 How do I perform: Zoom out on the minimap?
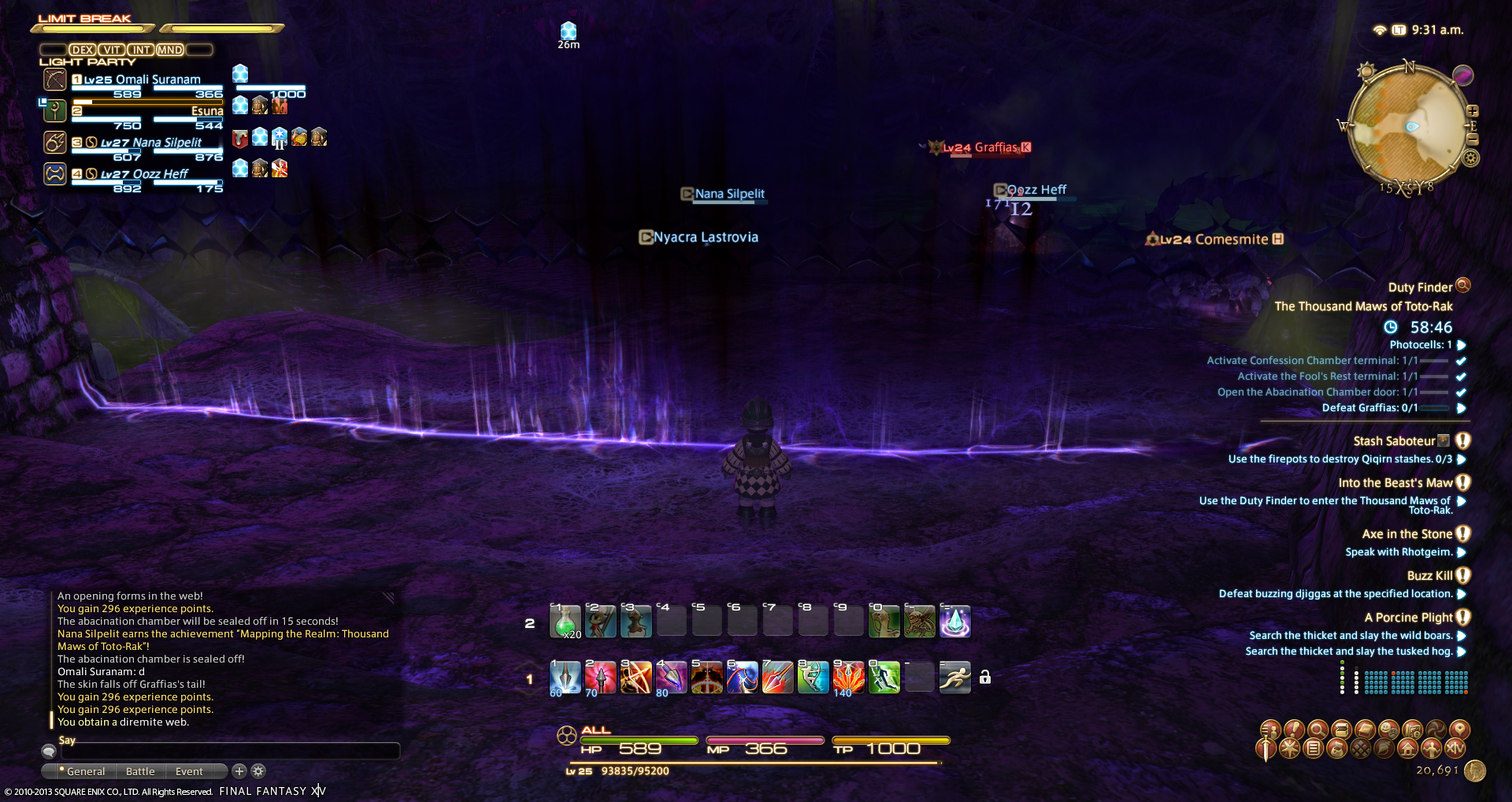coord(1472,139)
